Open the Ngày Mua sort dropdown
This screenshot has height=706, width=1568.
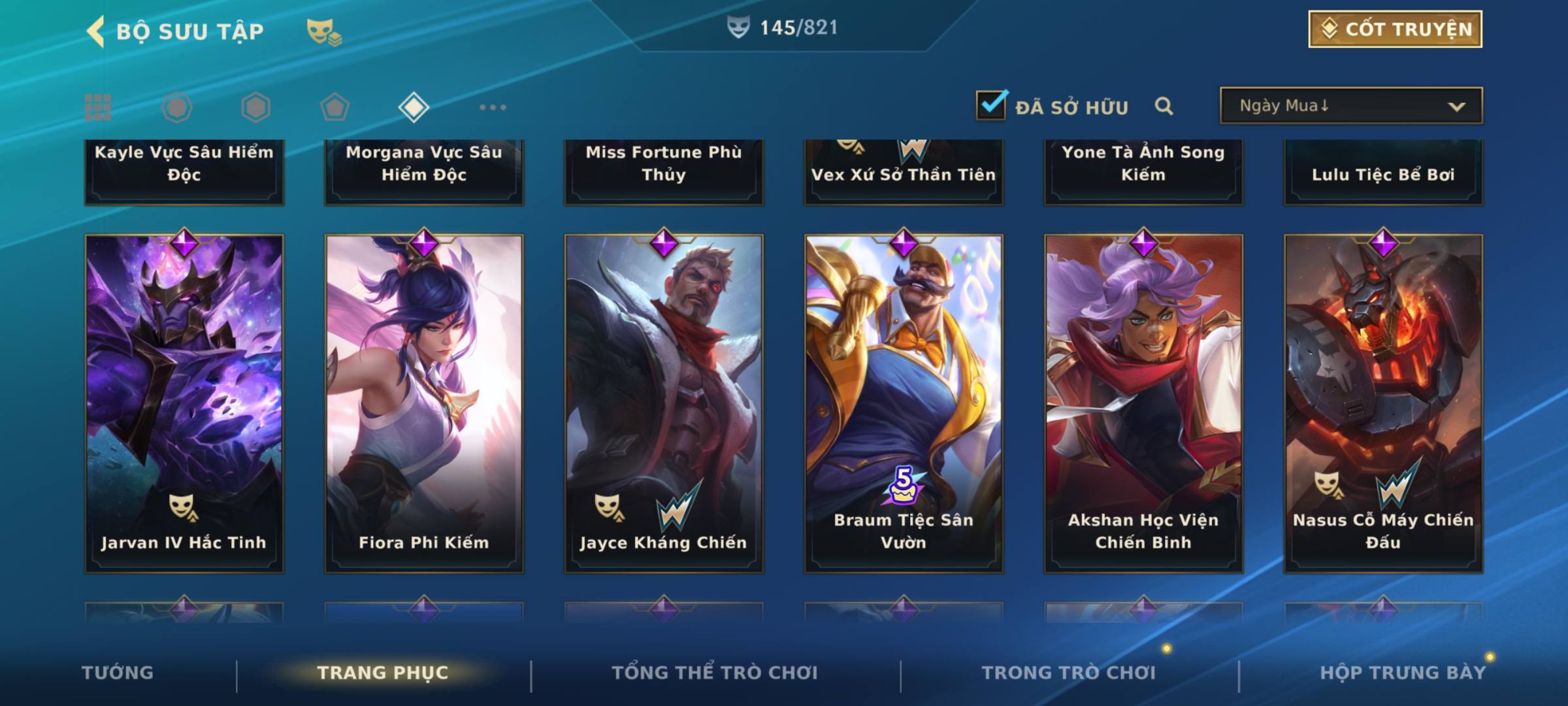pos(1350,106)
